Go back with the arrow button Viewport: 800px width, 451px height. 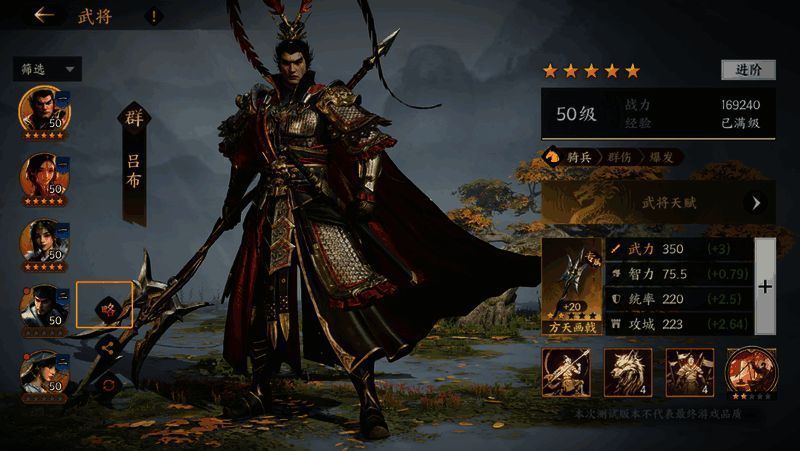[43, 15]
